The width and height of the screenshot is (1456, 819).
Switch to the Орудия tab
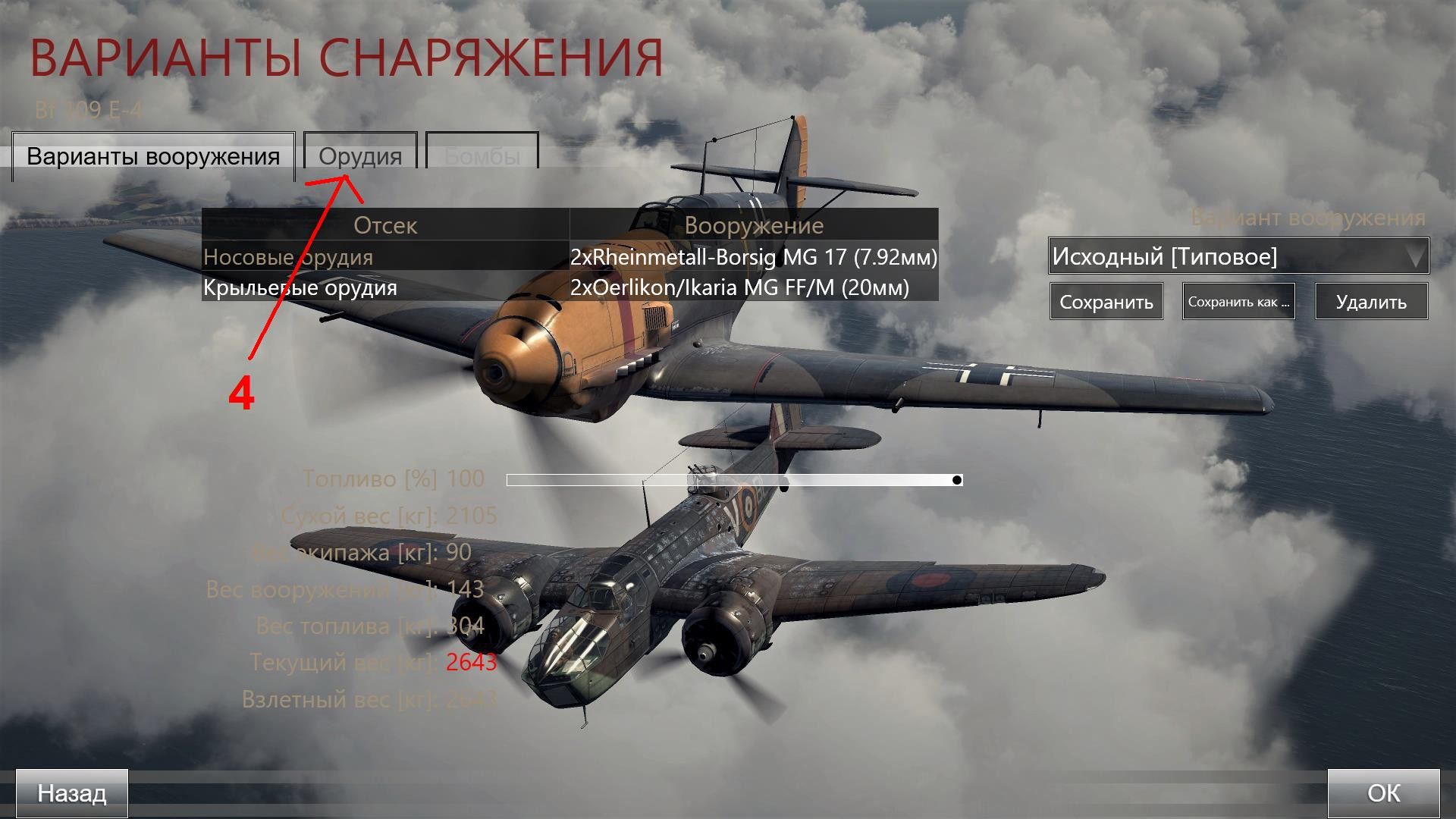[360, 156]
